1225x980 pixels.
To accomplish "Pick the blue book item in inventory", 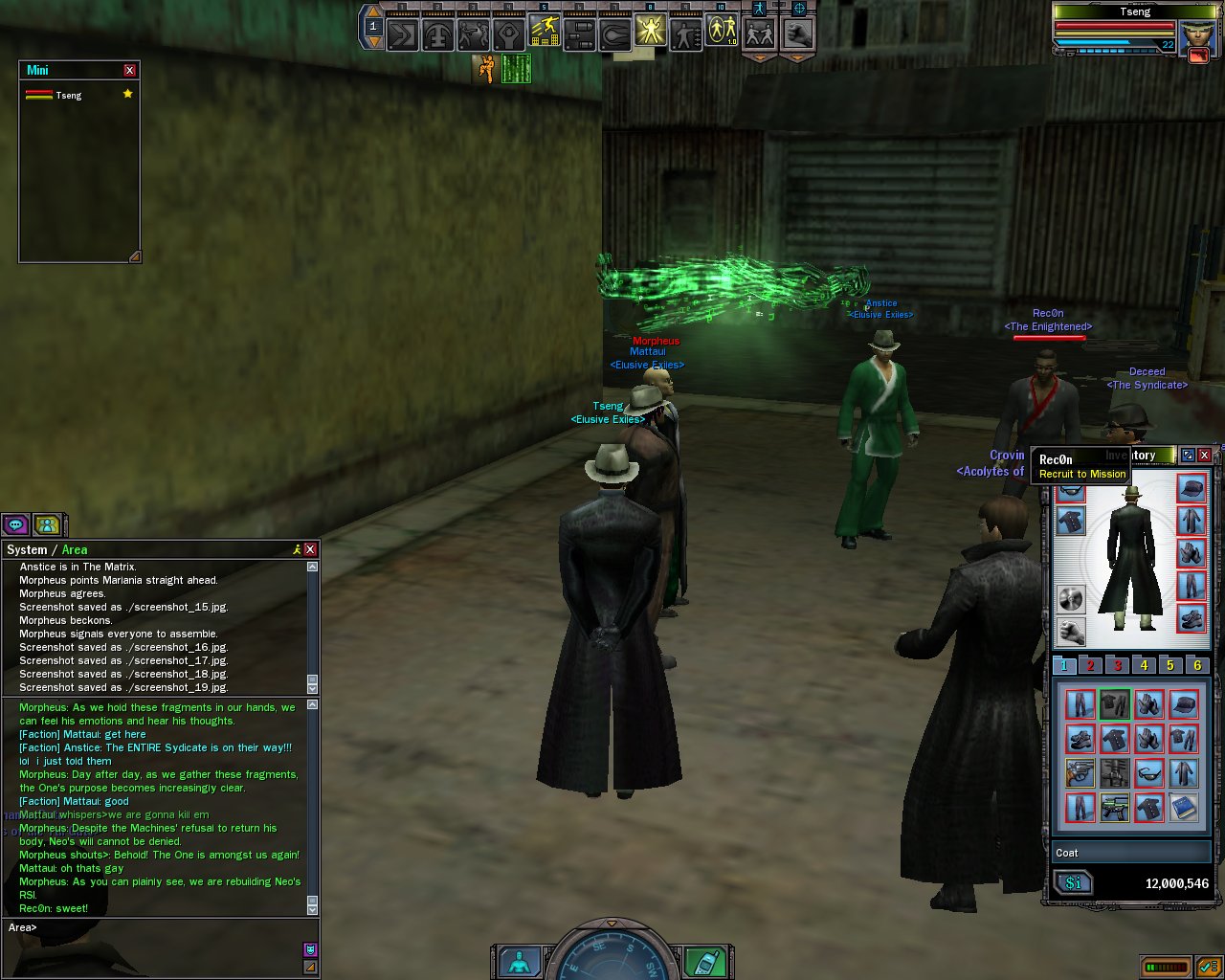I will (1184, 807).
